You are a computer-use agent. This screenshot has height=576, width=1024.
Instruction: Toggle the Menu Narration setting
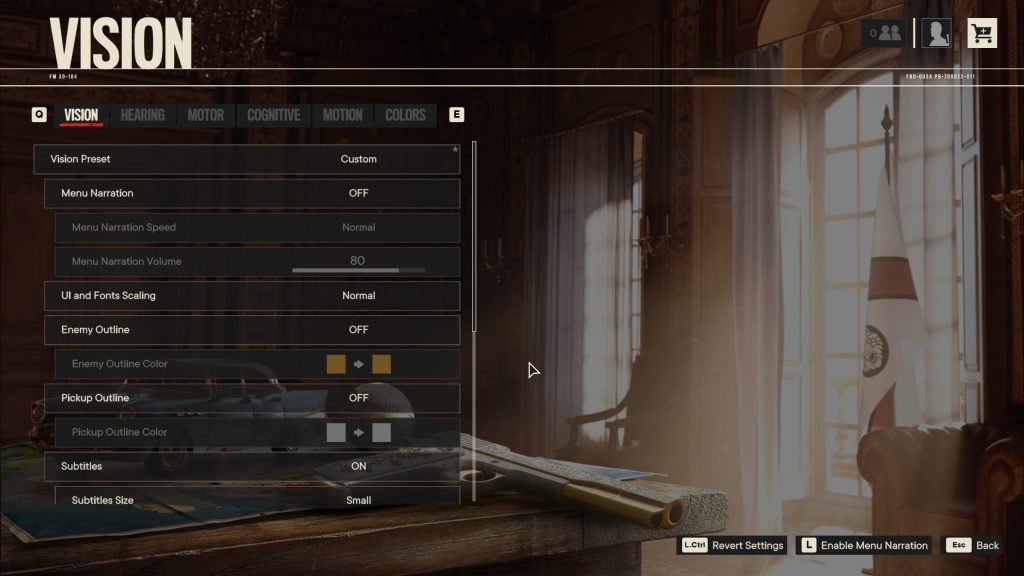point(252,193)
